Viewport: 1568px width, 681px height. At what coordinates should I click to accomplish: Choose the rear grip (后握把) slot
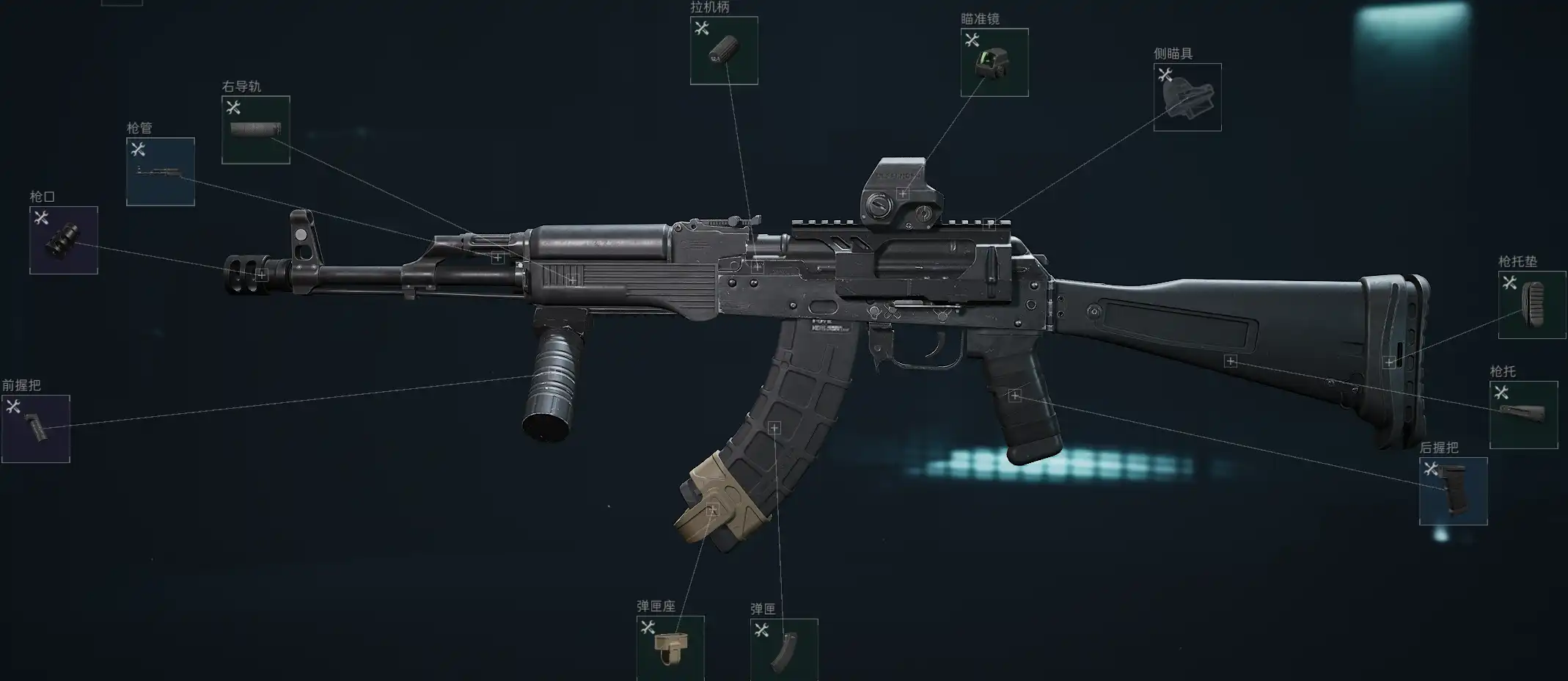pos(1454,491)
